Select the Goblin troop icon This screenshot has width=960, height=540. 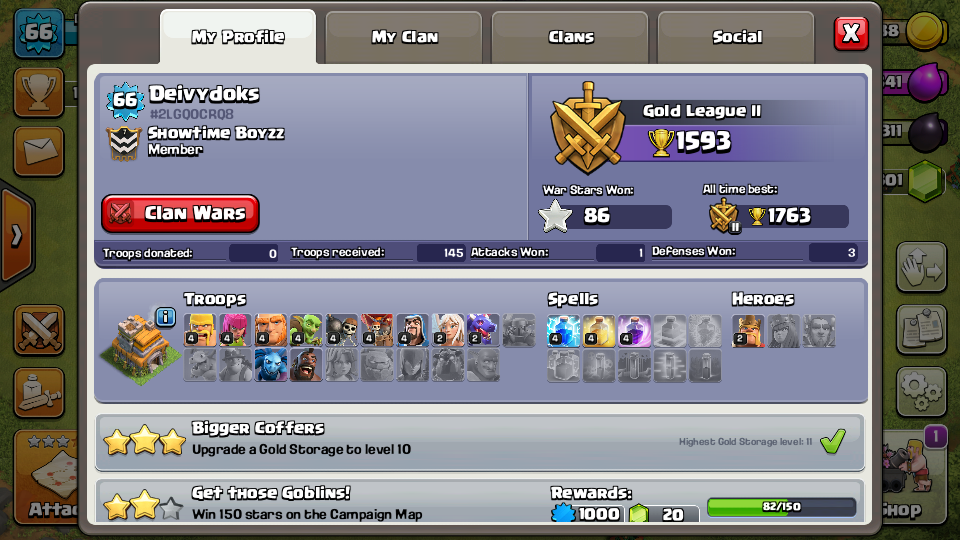click(x=306, y=329)
